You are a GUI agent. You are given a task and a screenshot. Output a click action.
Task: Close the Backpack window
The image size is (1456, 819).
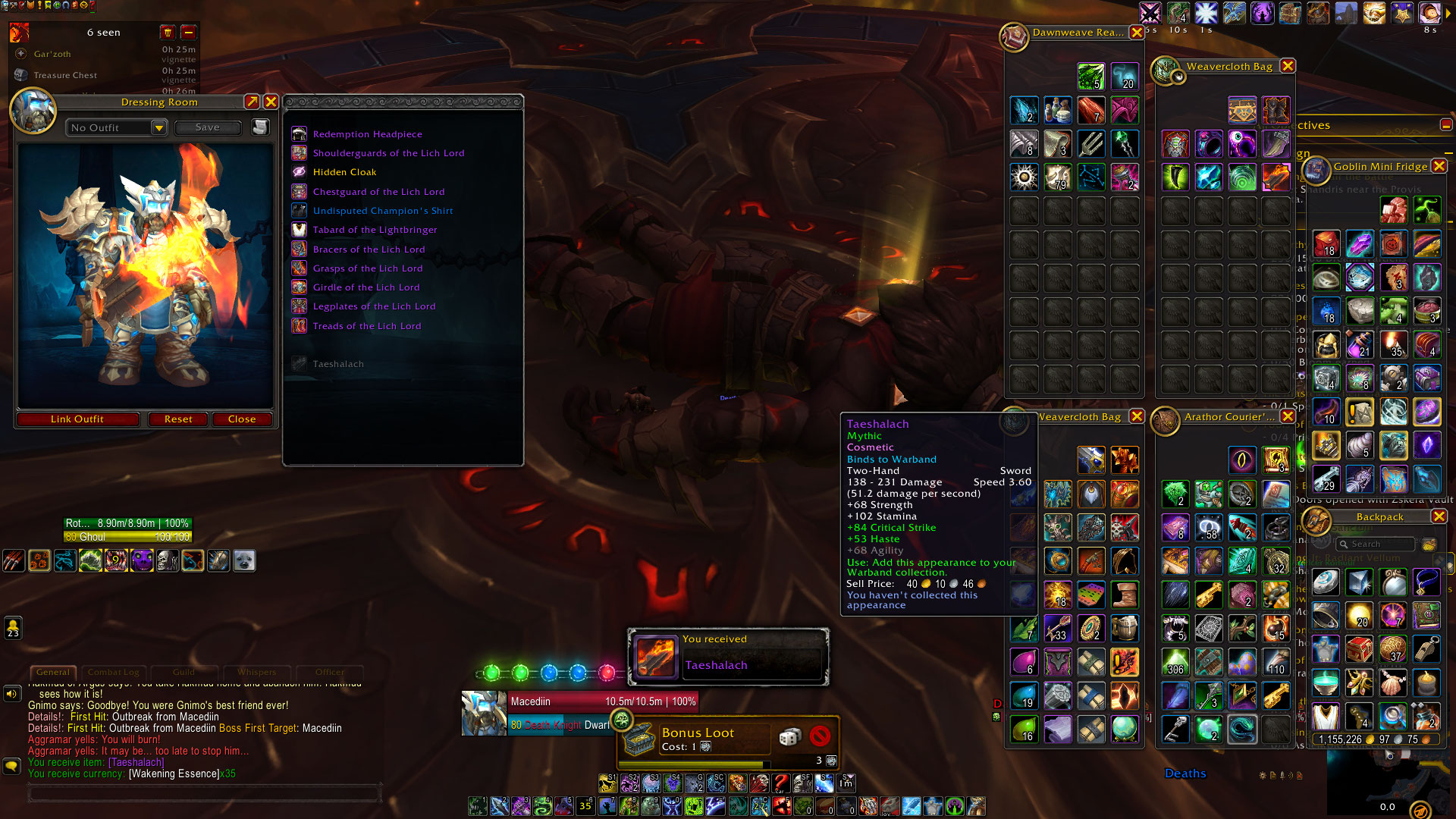click(1439, 516)
